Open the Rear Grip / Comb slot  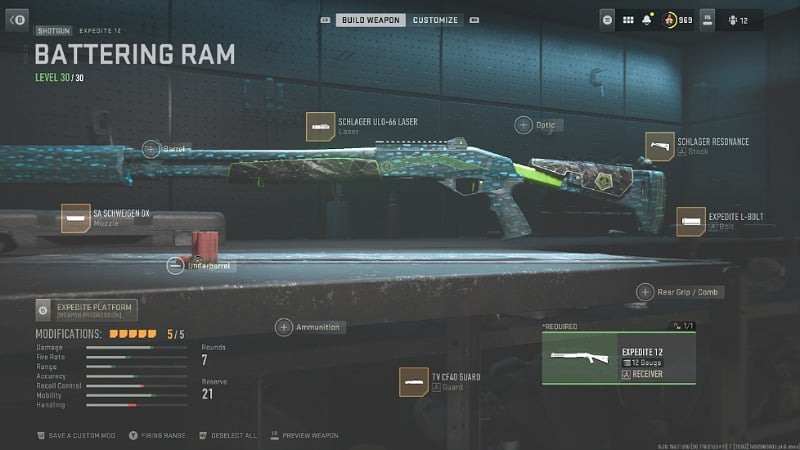[x=645, y=292]
